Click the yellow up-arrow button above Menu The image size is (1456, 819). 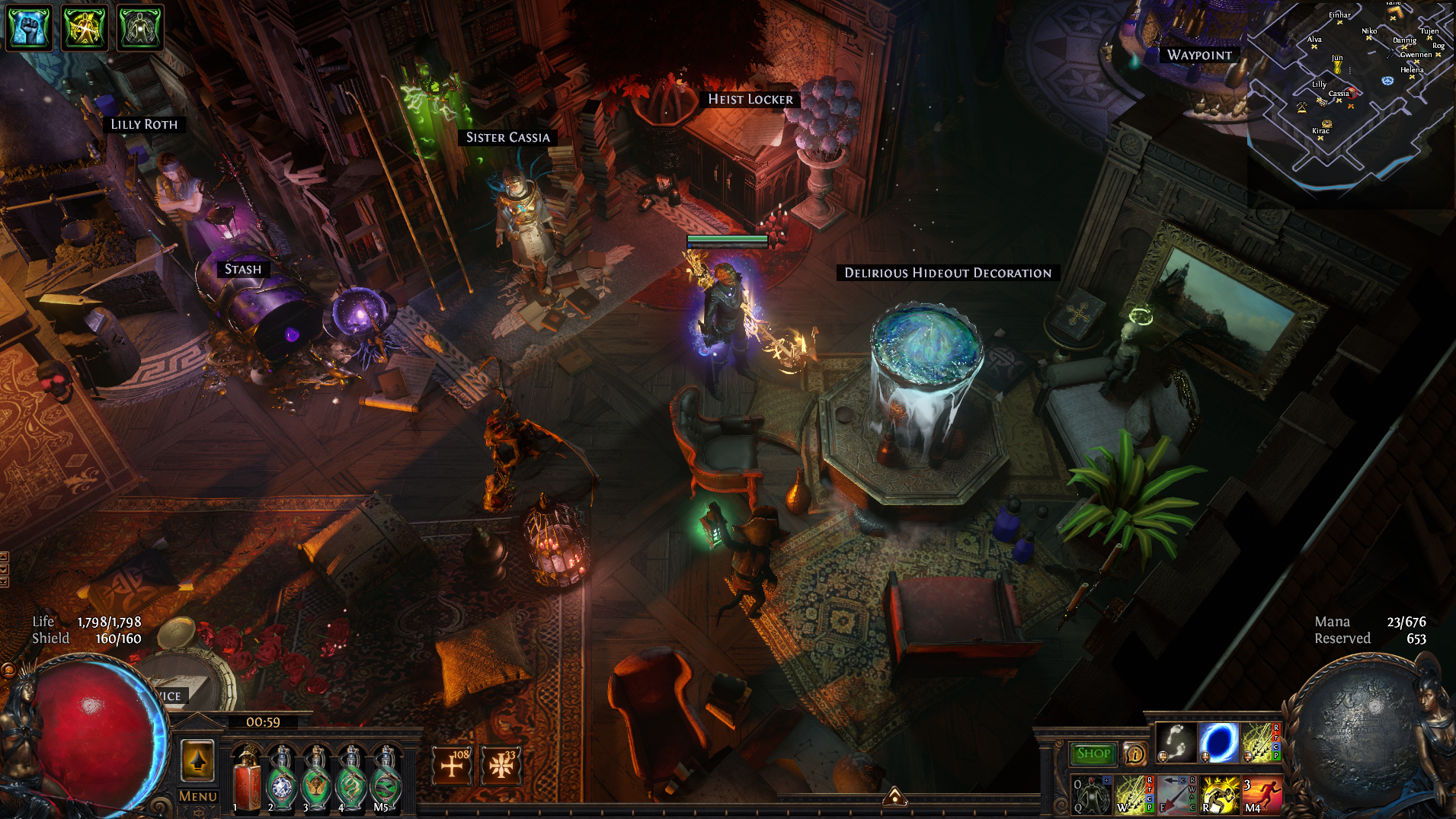(x=197, y=760)
